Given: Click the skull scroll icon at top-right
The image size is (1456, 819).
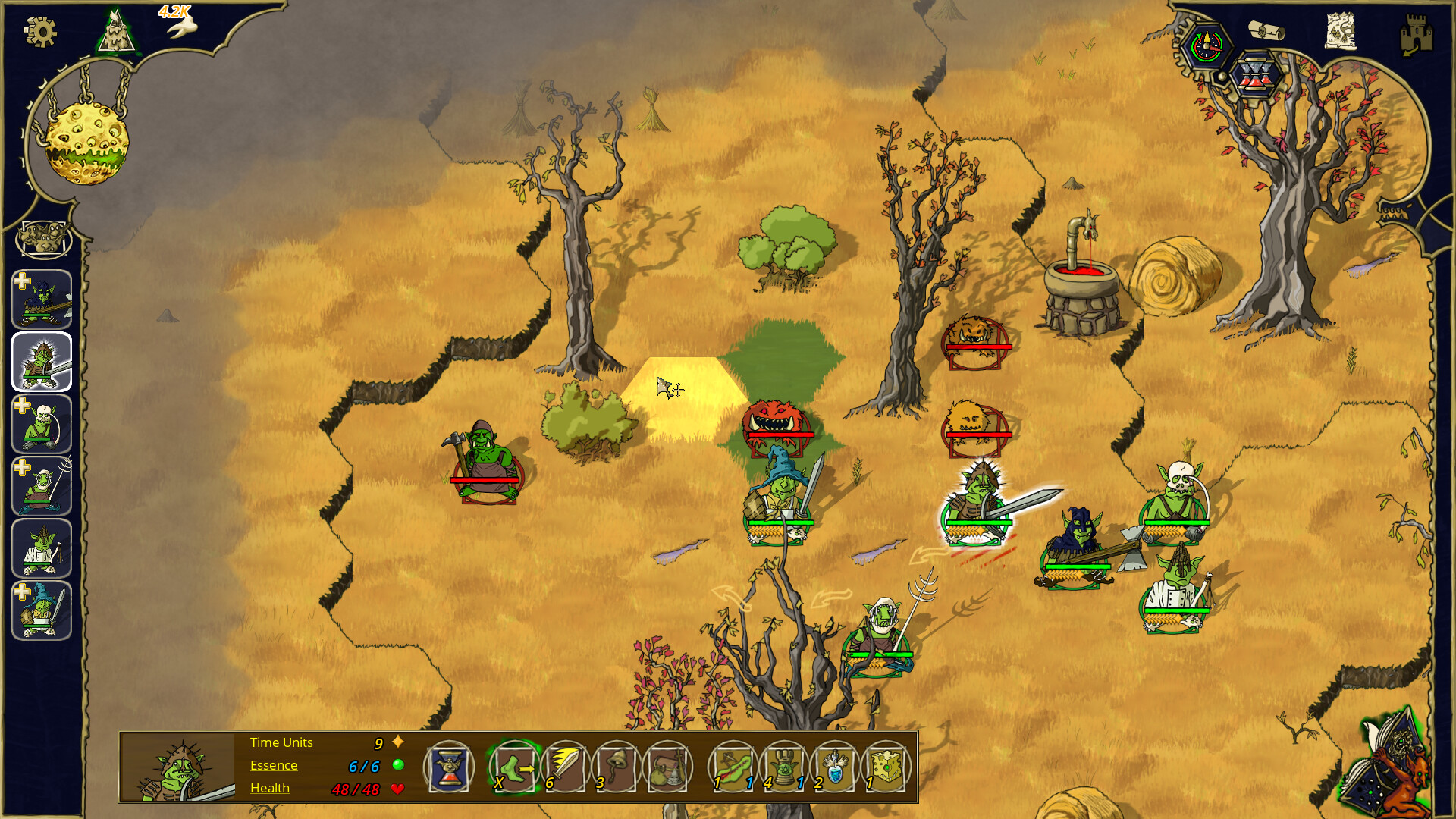Looking at the screenshot, I should click(1266, 32).
